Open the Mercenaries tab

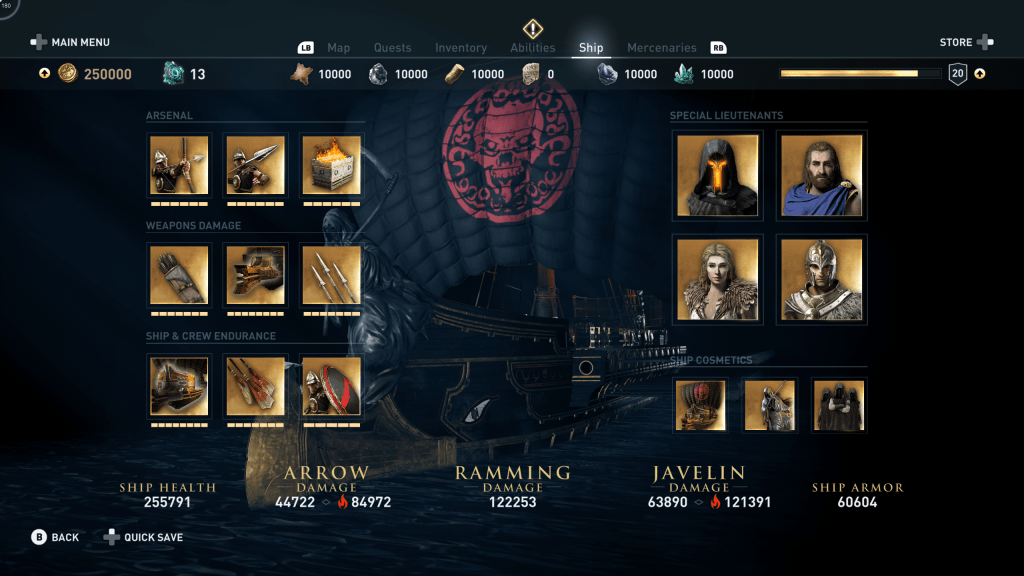pyautogui.click(x=661, y=48)
